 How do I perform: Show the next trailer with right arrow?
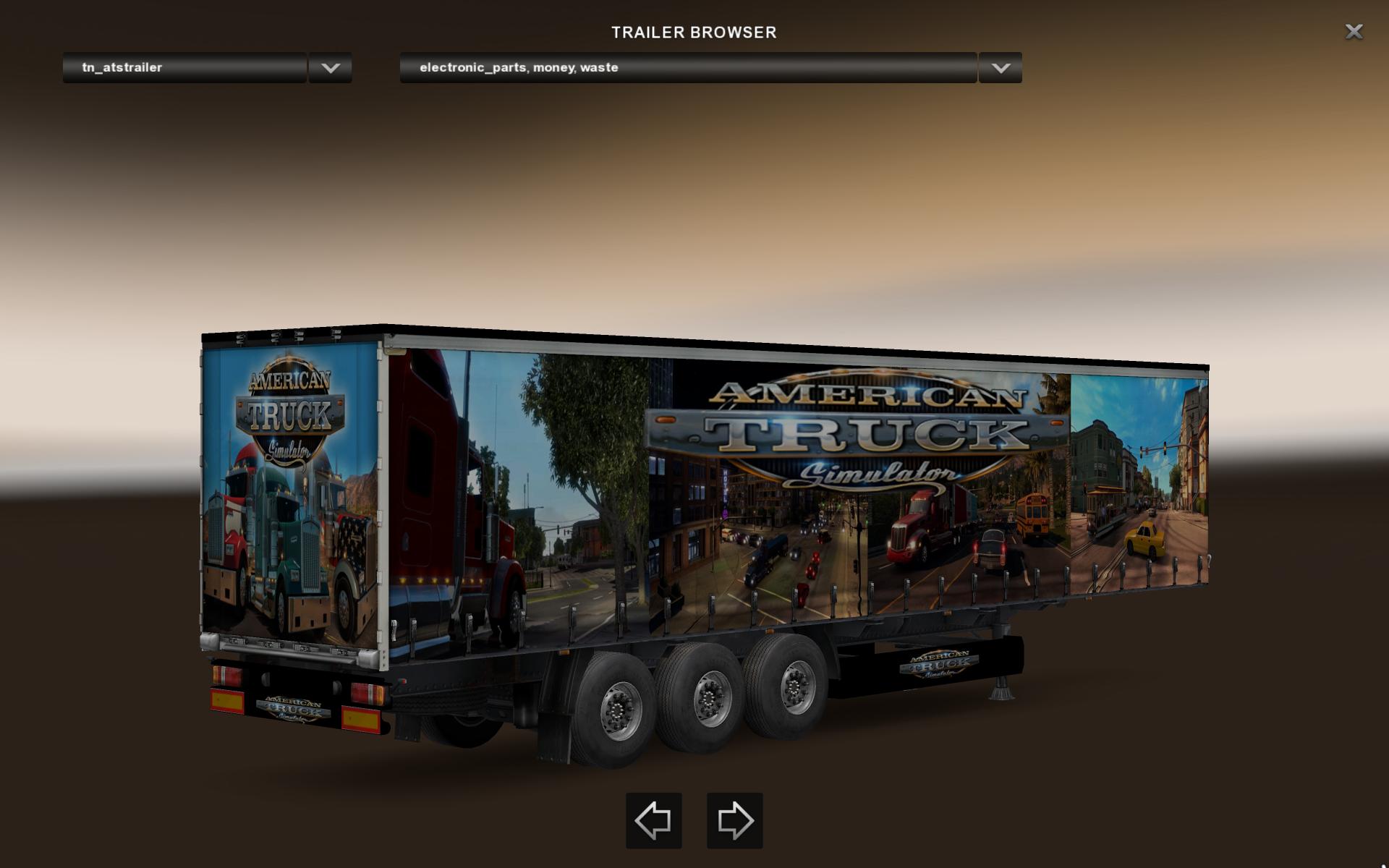[734, 820]
